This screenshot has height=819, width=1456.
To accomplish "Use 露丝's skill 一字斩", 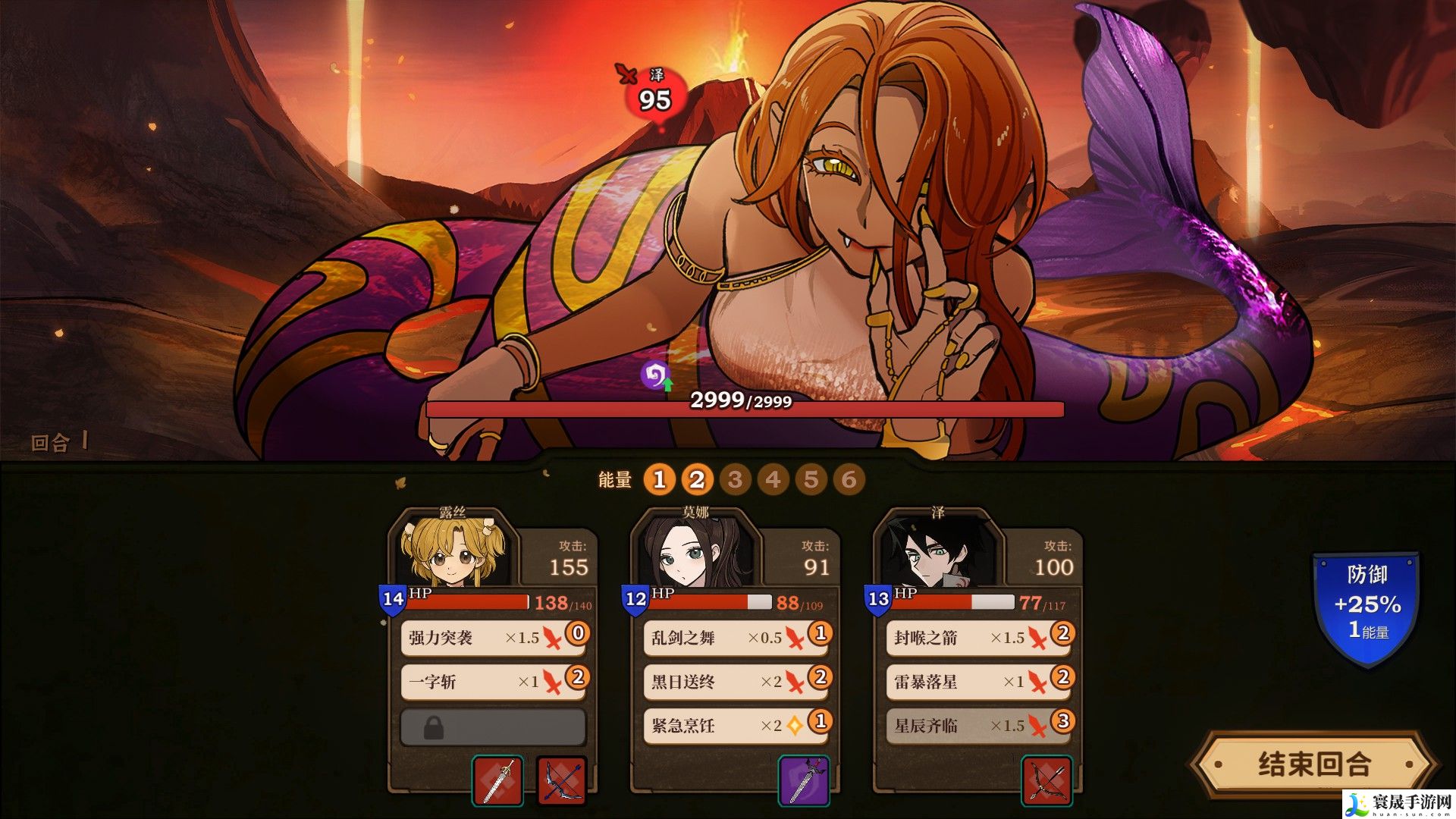I will pyautogui.click(x=493, y=682).
